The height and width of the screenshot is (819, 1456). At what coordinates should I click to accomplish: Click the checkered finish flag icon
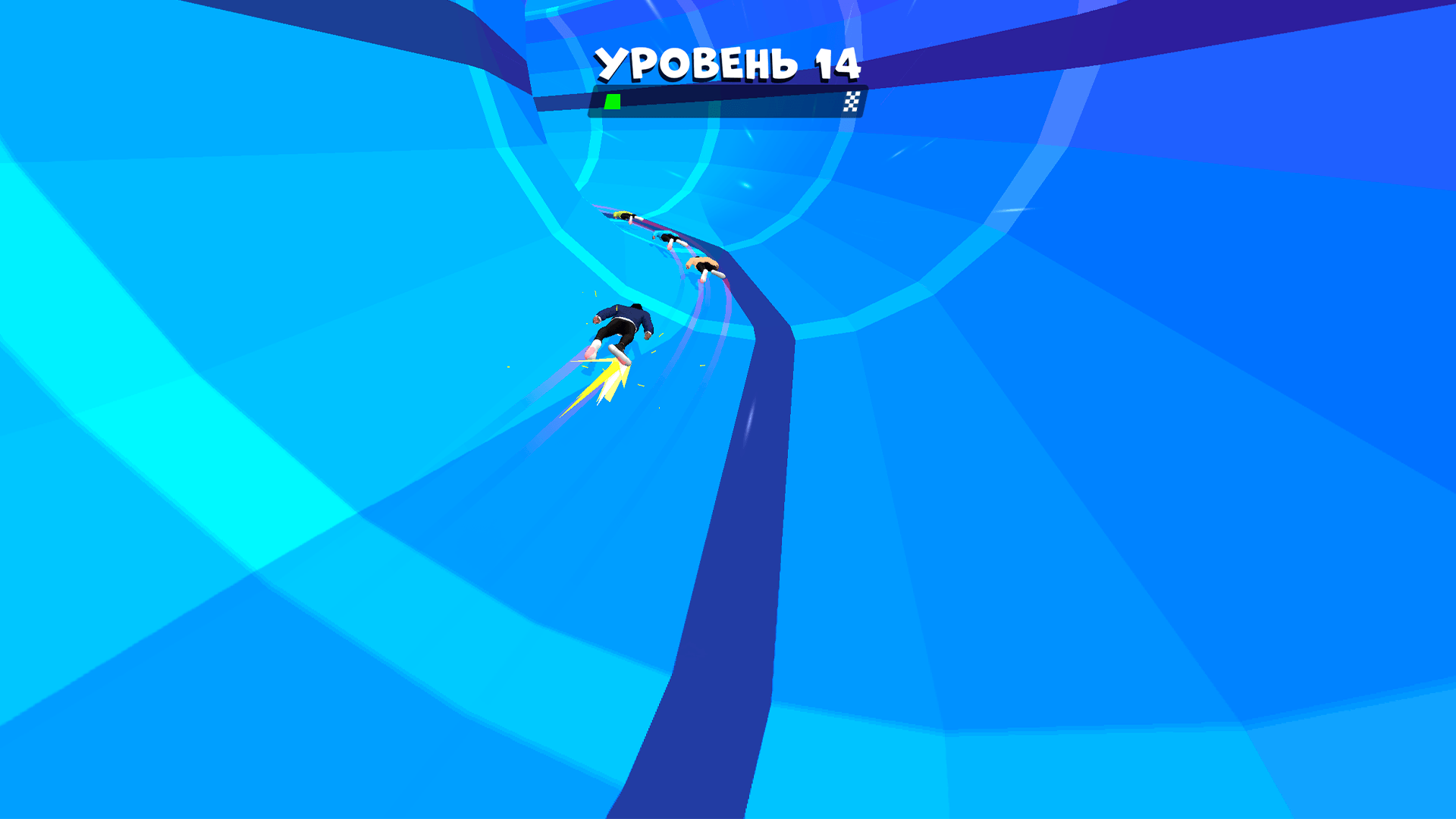pos(852,101)
